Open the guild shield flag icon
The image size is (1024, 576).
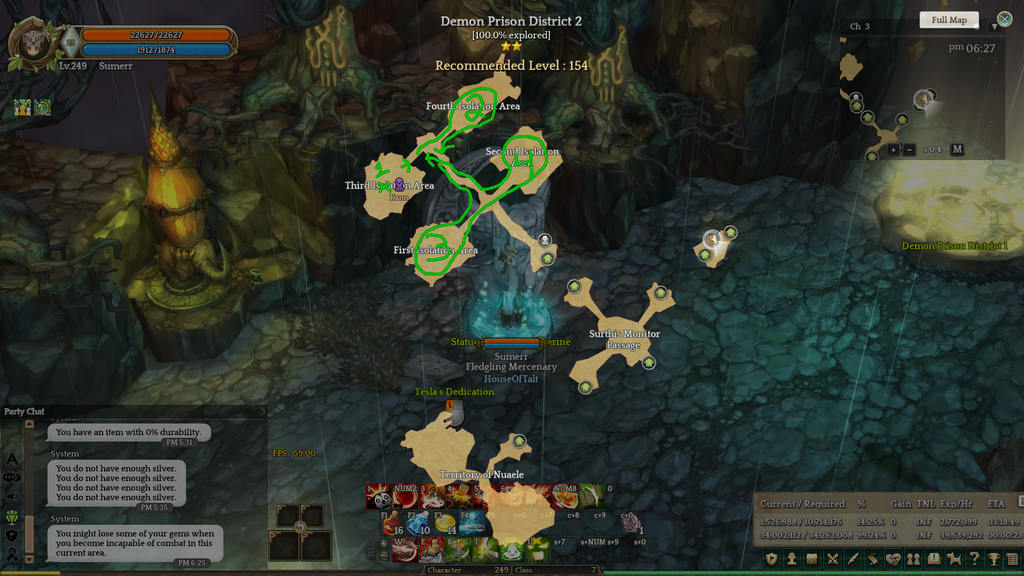coord(771,559)
